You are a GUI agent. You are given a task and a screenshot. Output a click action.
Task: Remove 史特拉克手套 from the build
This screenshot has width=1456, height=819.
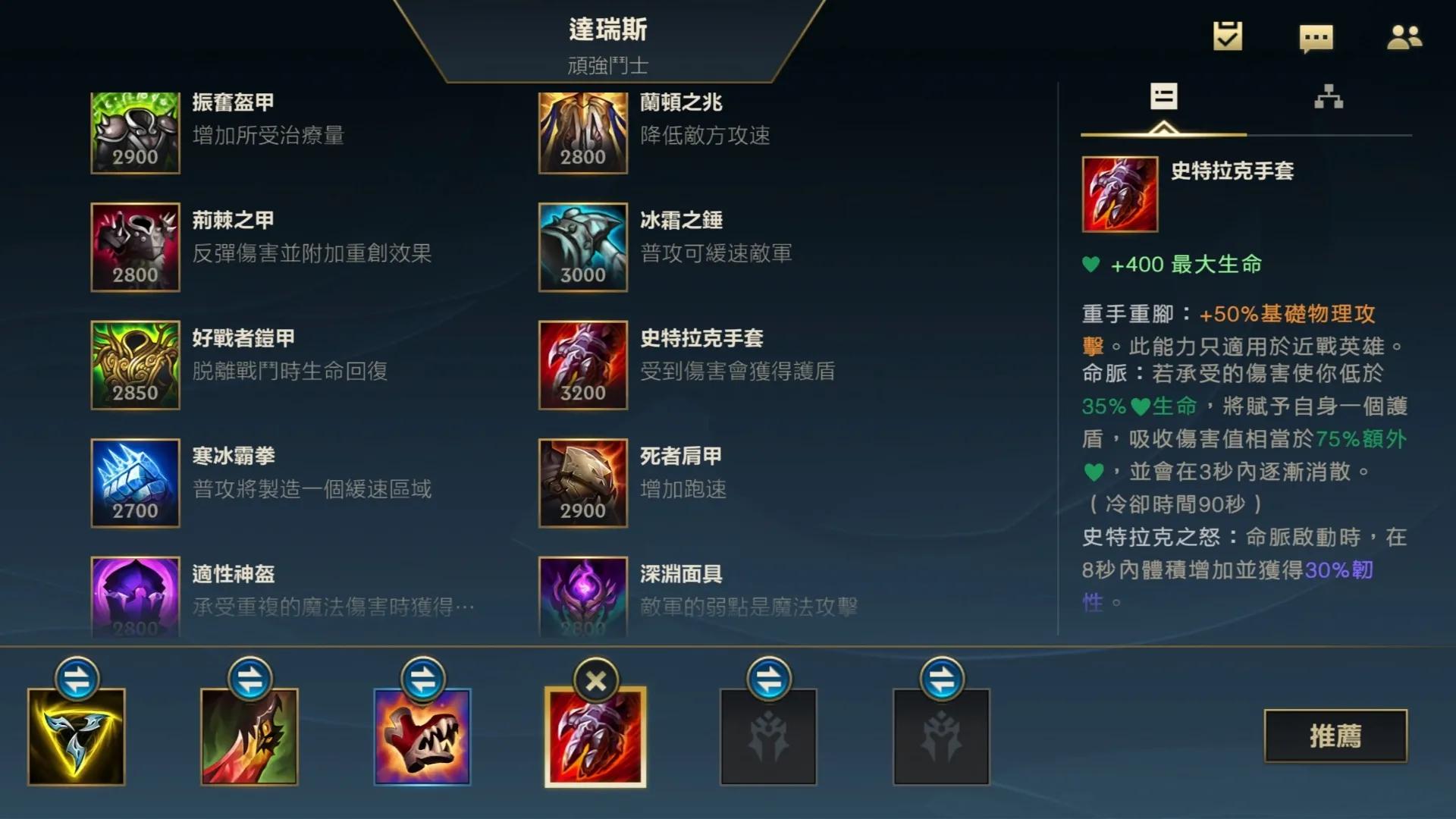(595, 680)
